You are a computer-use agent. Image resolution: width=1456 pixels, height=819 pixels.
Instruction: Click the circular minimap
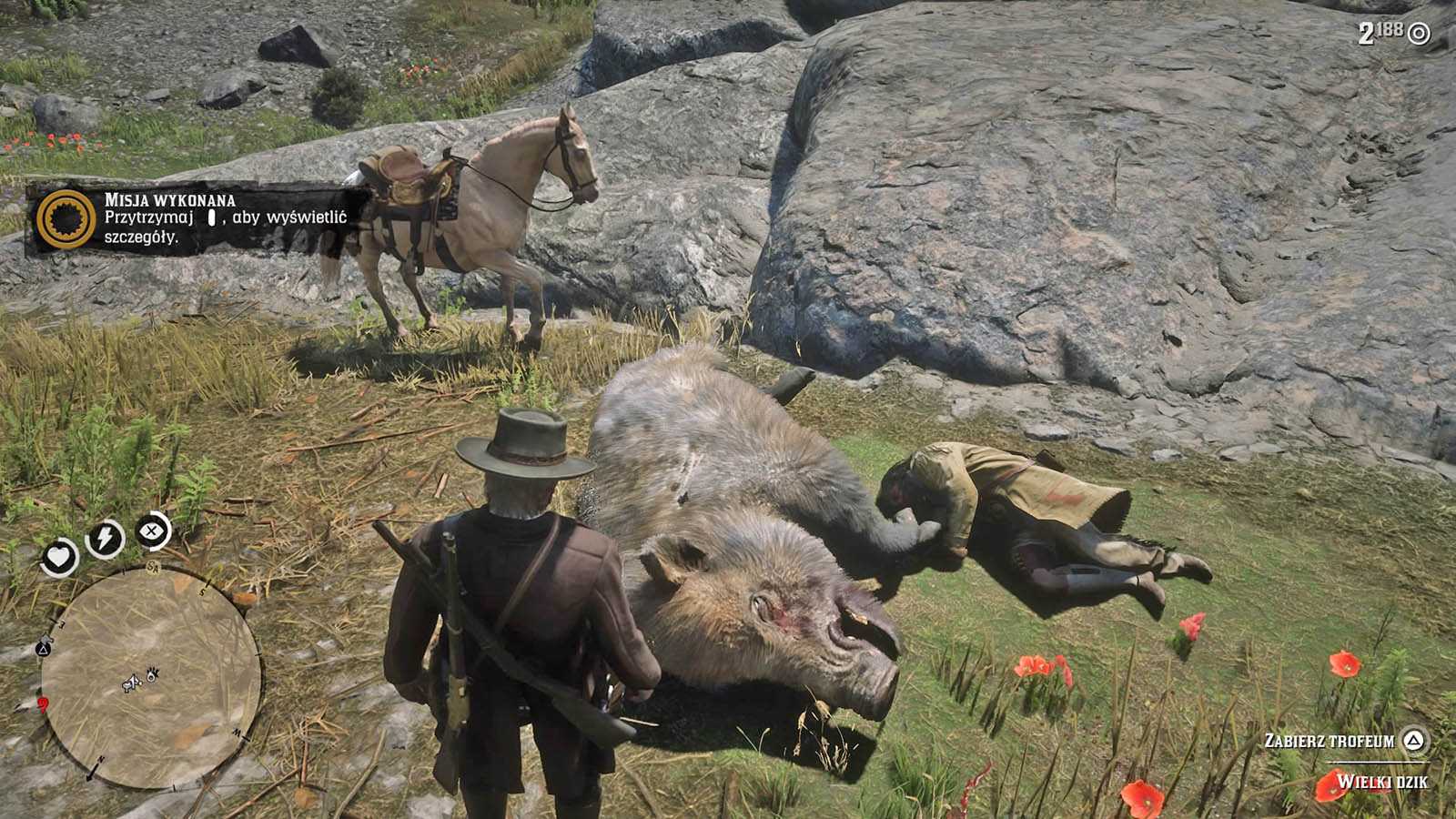pyautogui.click(x=151, y=675)
